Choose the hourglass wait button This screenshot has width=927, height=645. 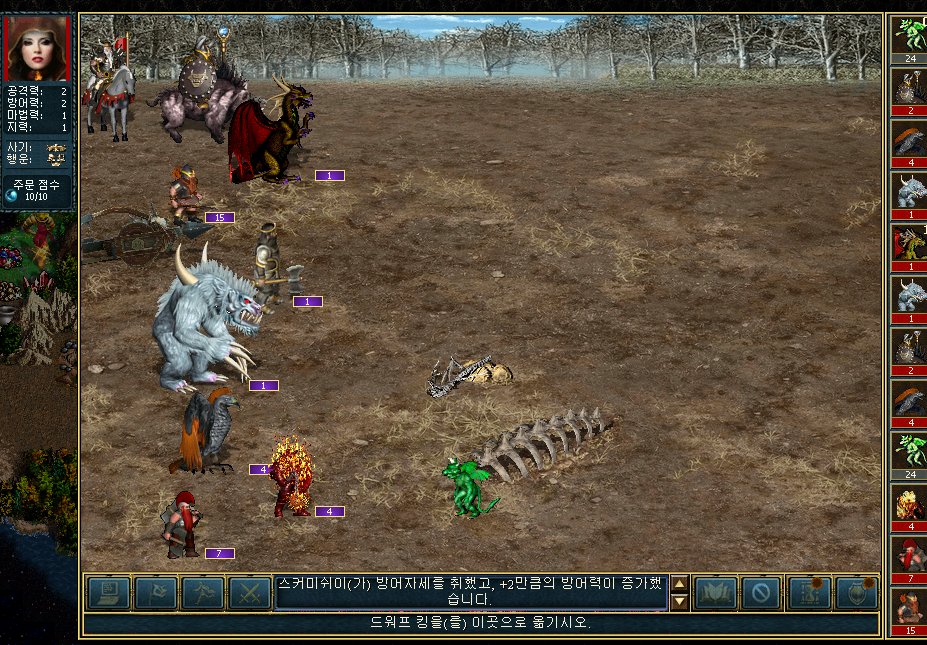click(x=808, y=593)
